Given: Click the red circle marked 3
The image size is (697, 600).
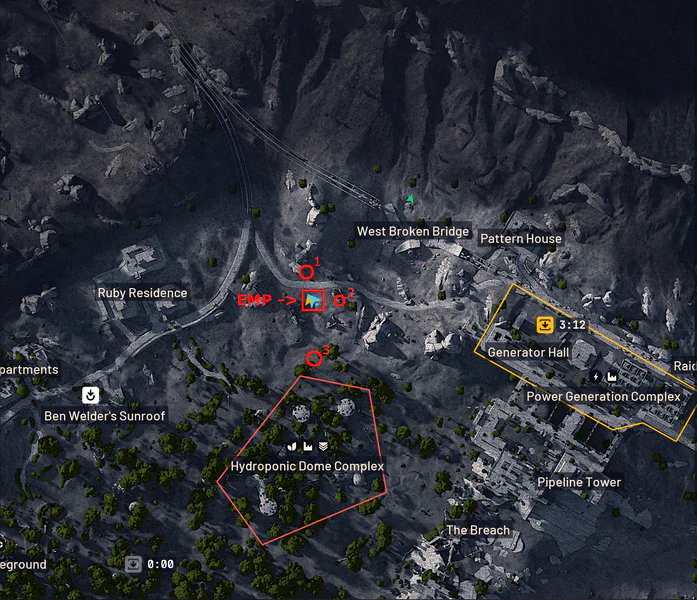Looking at the screenshot, I should coord(313,358).
